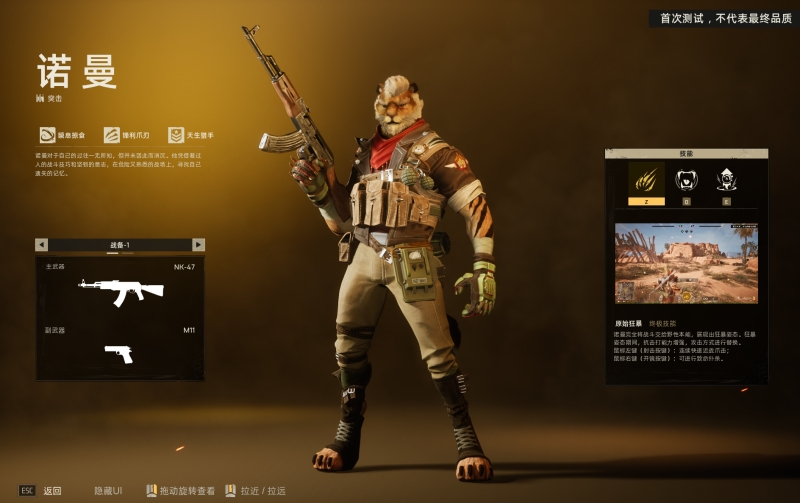
Task: Select the 天生猎手 trait icon
Action: 176,135
